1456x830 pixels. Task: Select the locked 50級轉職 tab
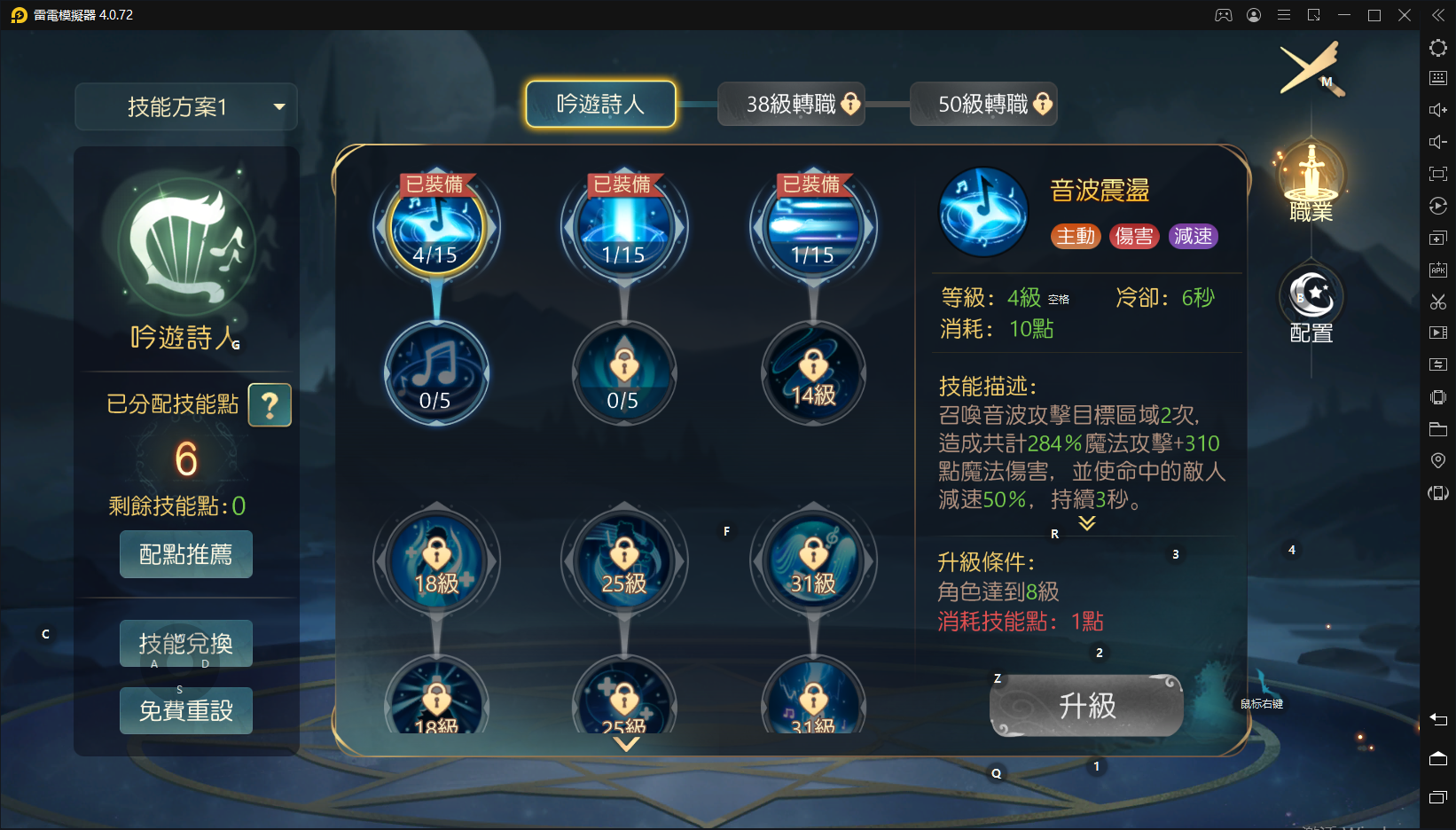click(983, 105)
